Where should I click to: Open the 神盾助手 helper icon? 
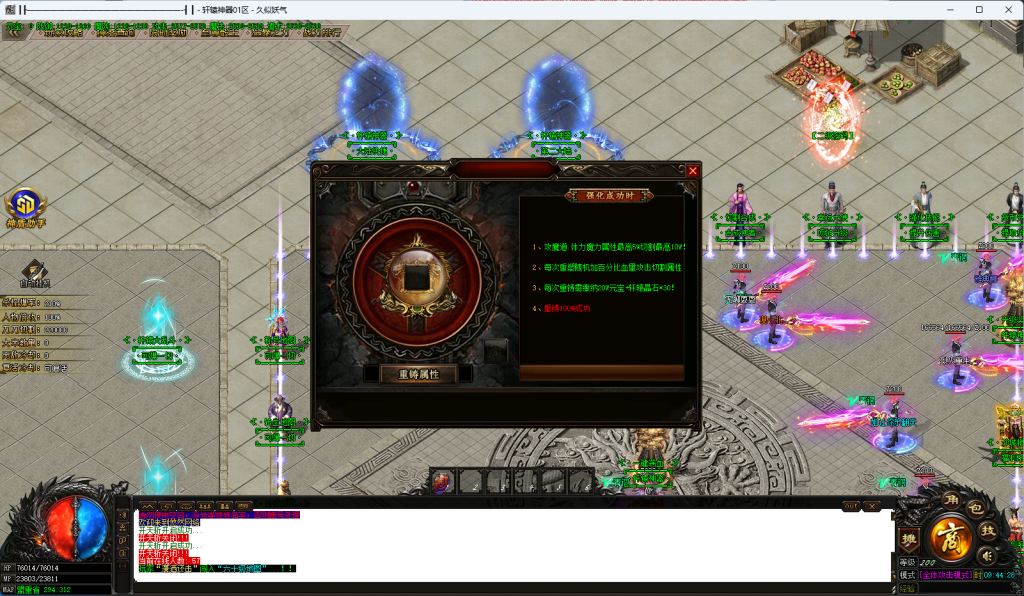[x=25, y=207]
